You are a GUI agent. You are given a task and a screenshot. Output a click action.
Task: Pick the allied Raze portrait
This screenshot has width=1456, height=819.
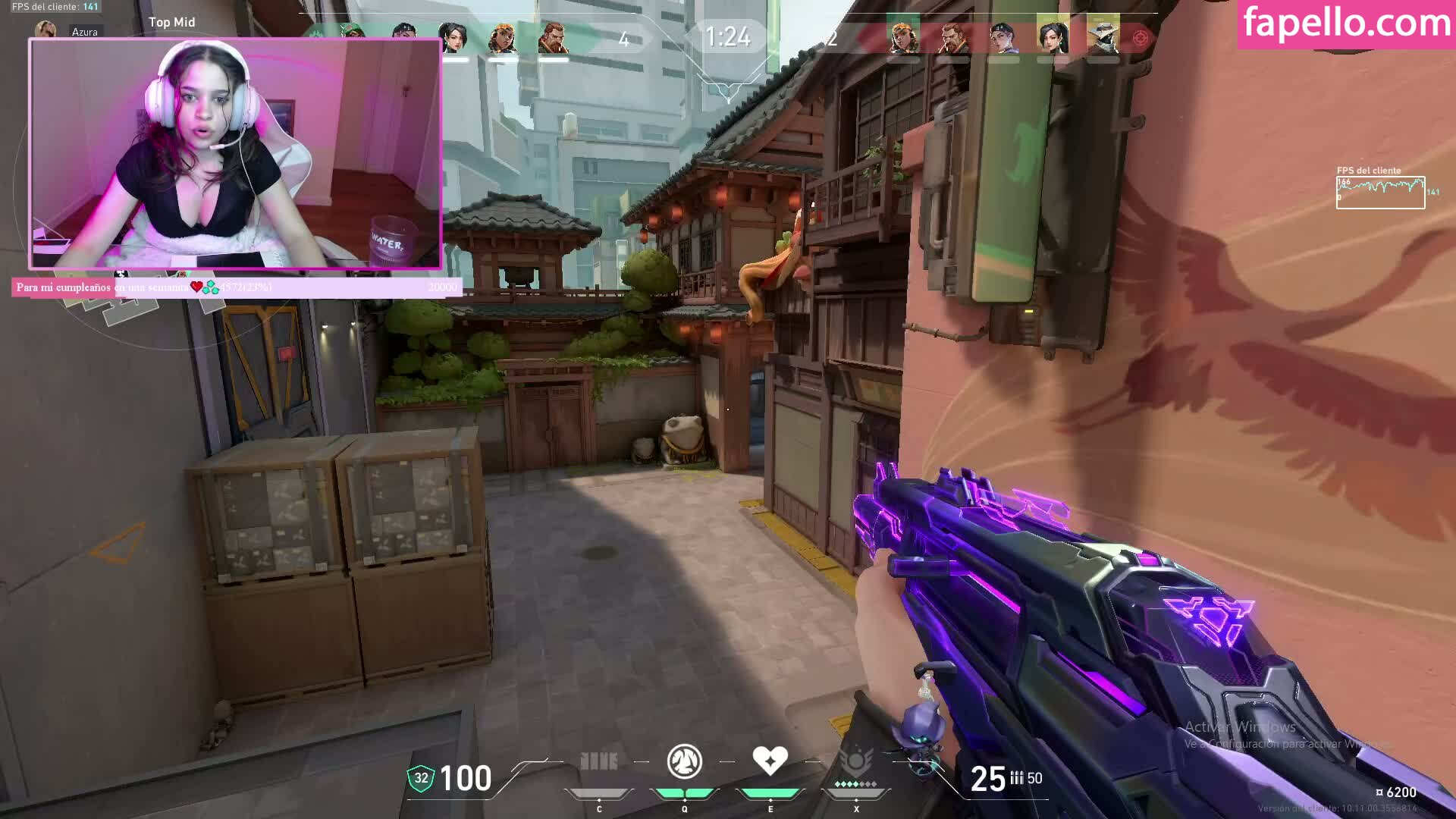coord(502,38)
